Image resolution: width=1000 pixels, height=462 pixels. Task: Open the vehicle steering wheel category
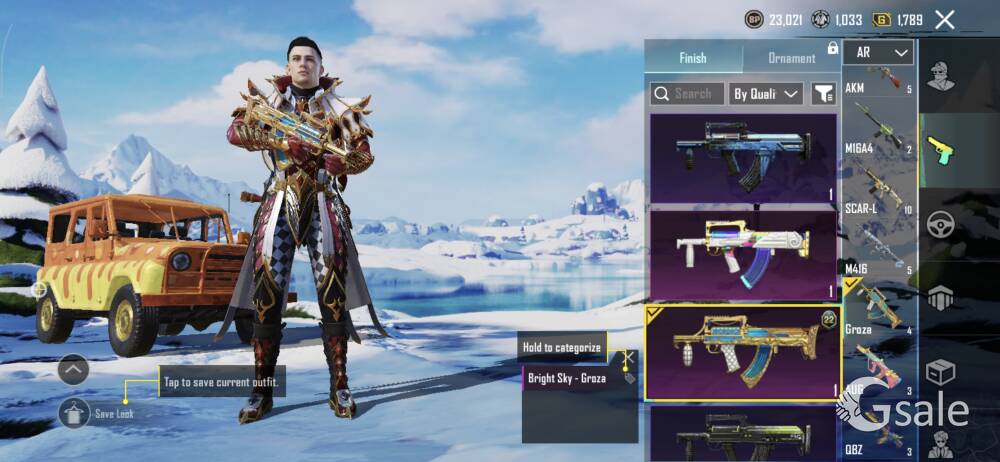tap(940, 224)
